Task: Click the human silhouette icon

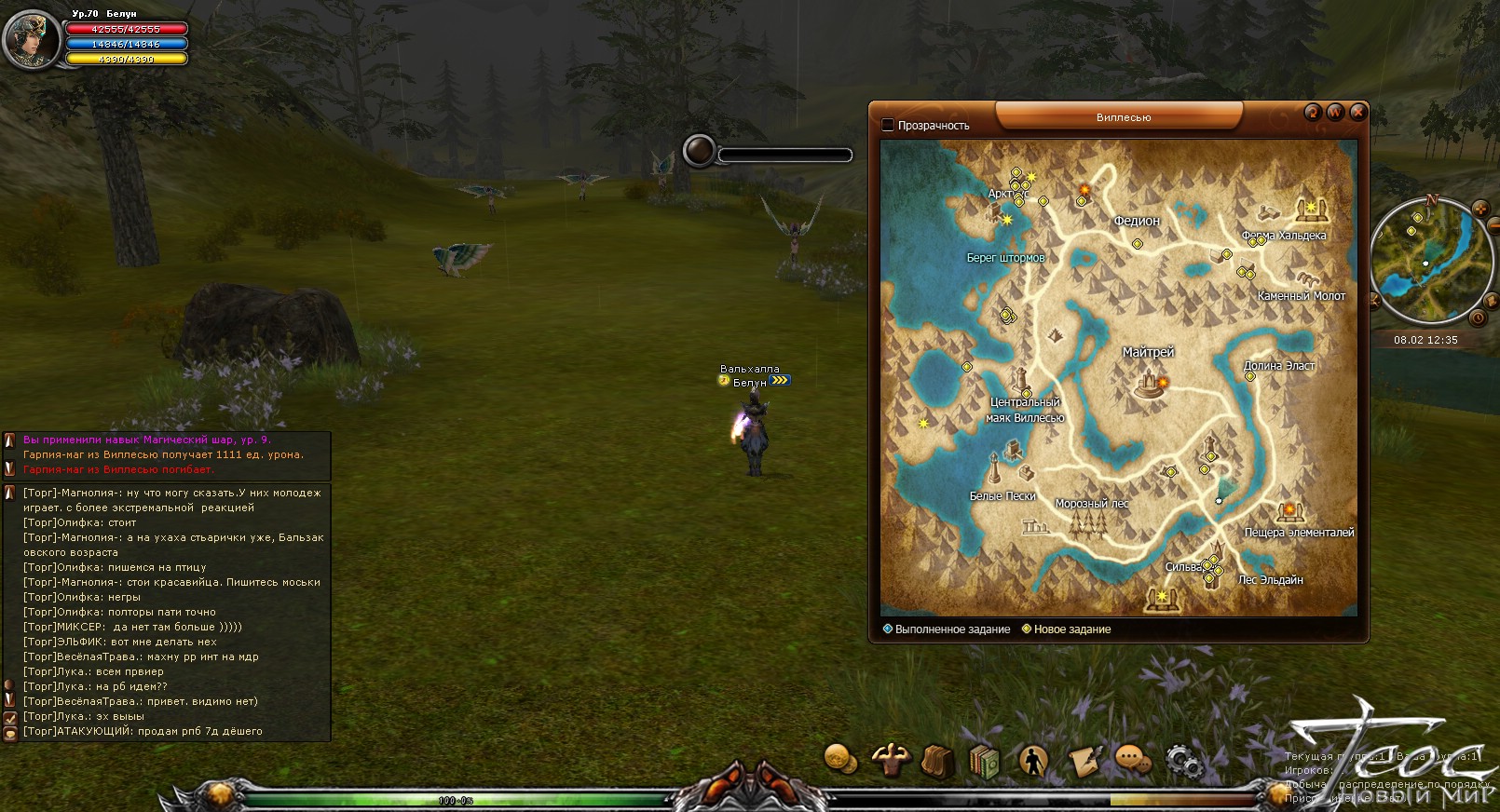Action: click(x=1032, y=761)
